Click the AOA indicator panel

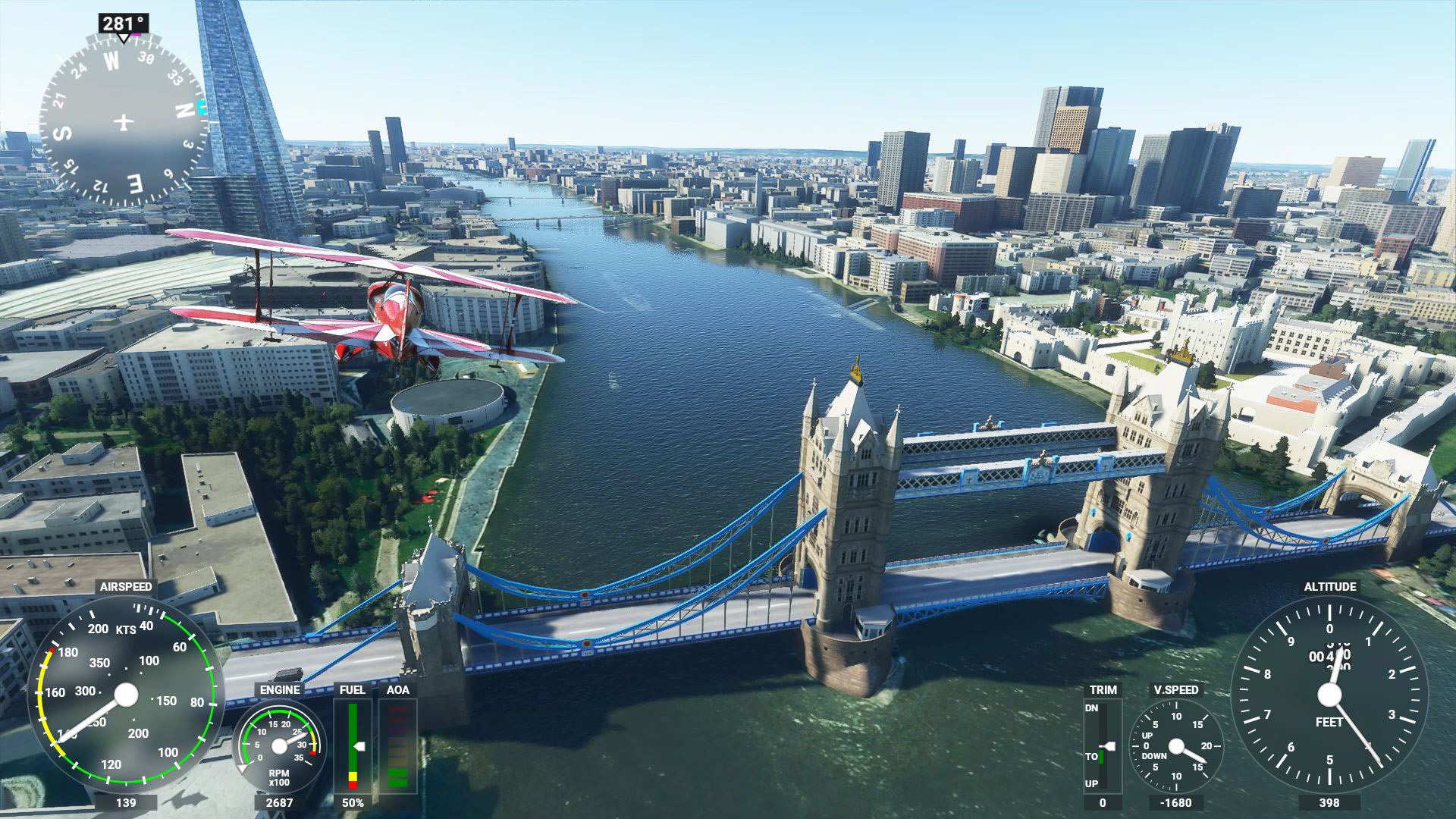[x=397, y=746]
